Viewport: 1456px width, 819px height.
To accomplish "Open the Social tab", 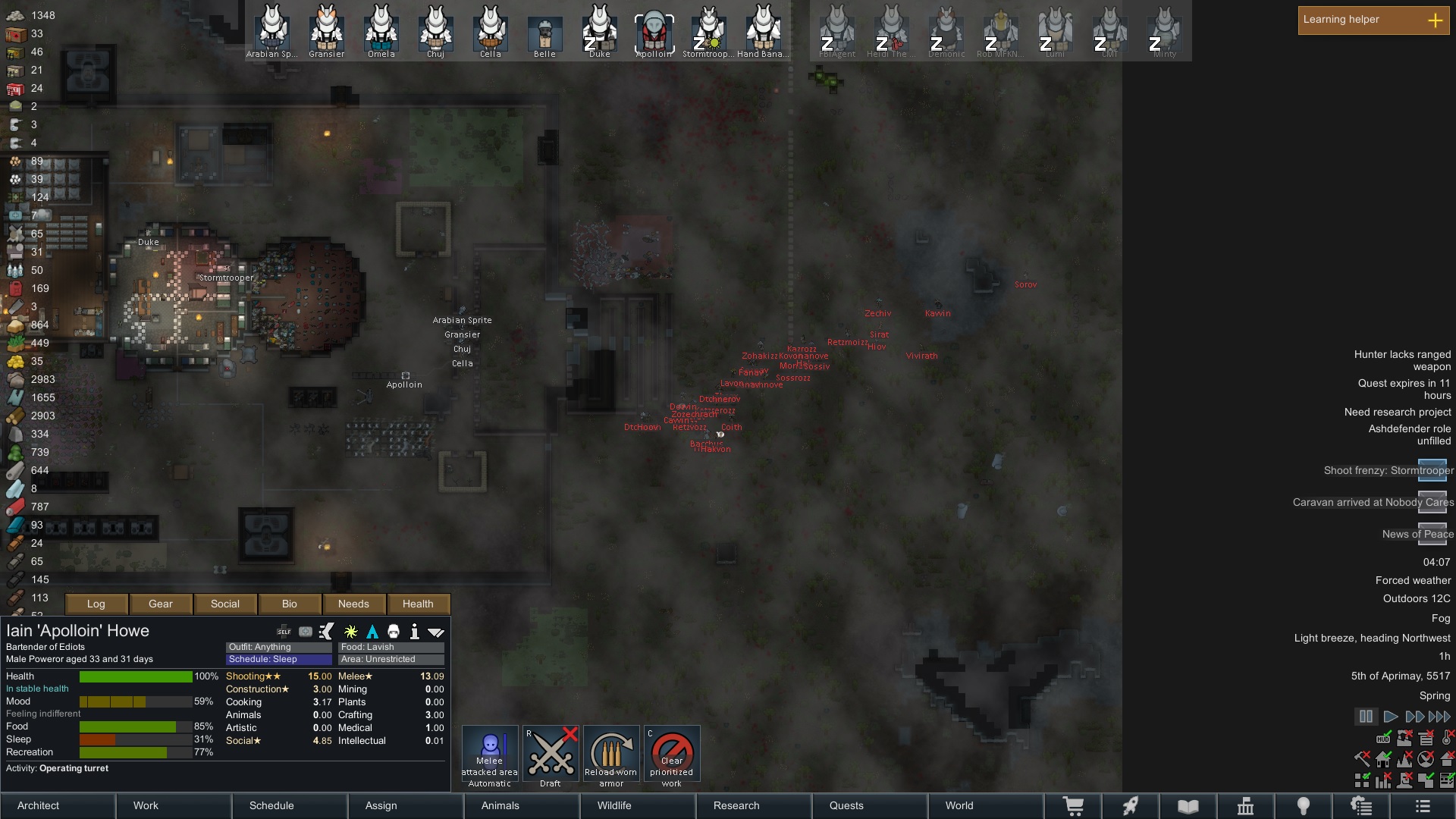I will (225, 604).
